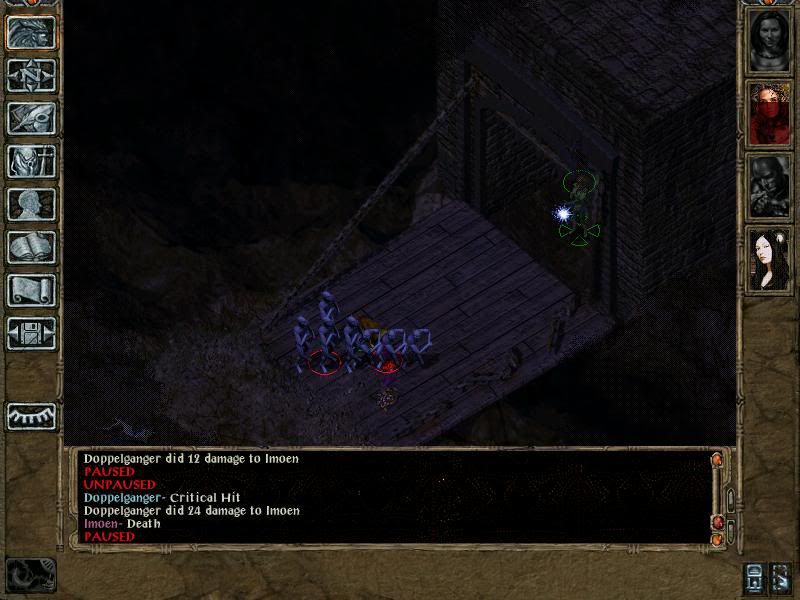
Task: Open the area map with the compass button
Action: click(31, 75)
